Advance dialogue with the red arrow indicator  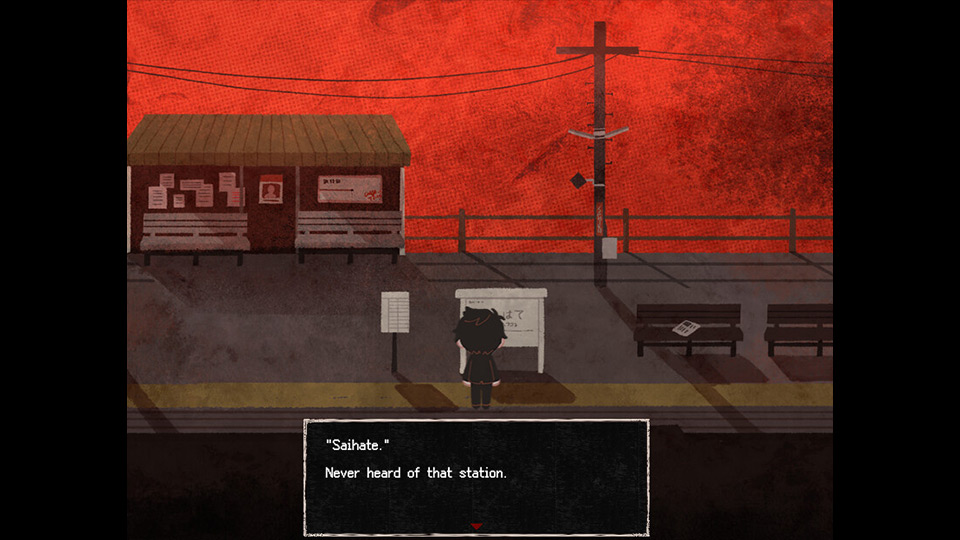[476, 526]
